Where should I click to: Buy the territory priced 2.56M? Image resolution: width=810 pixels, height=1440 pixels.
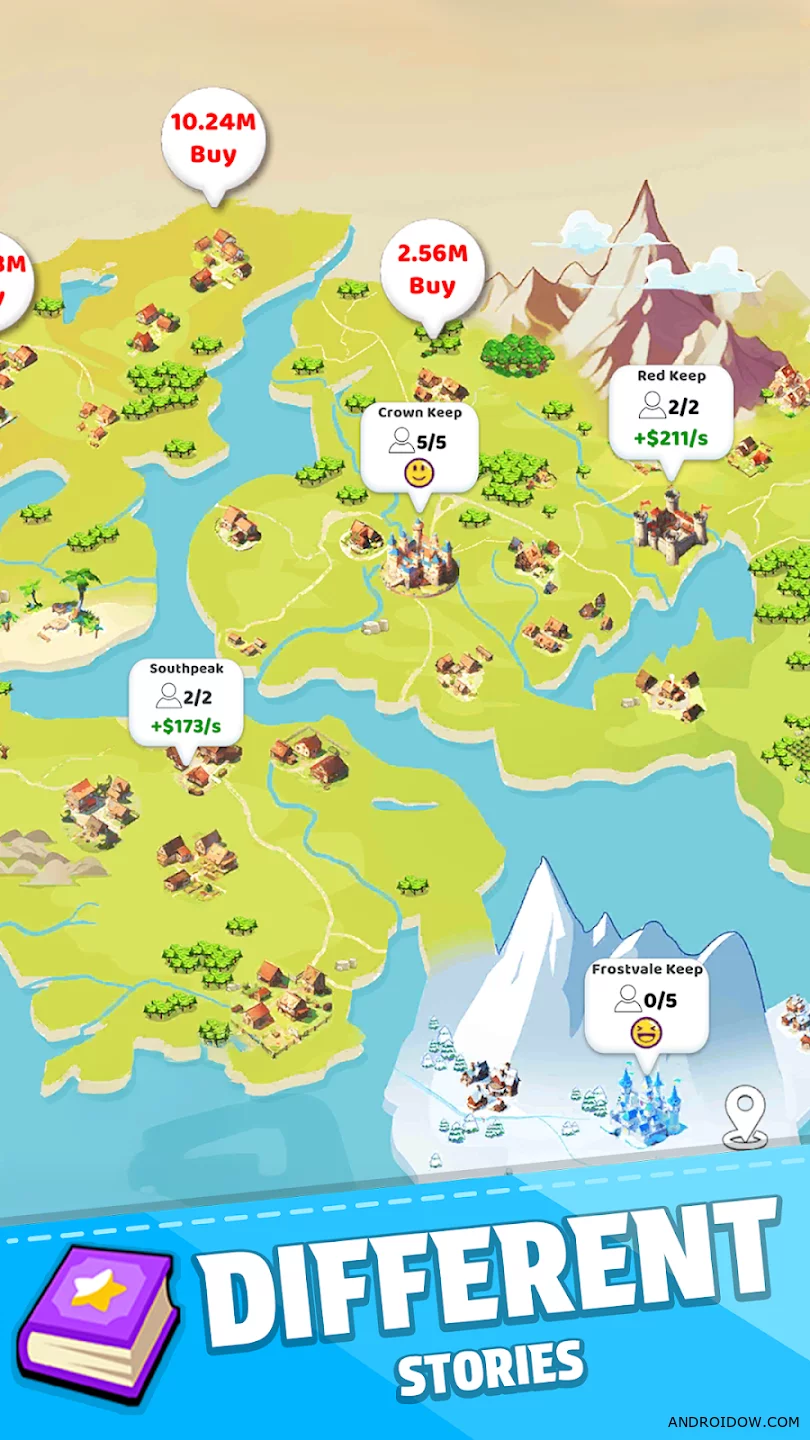(x=432, y=270)
